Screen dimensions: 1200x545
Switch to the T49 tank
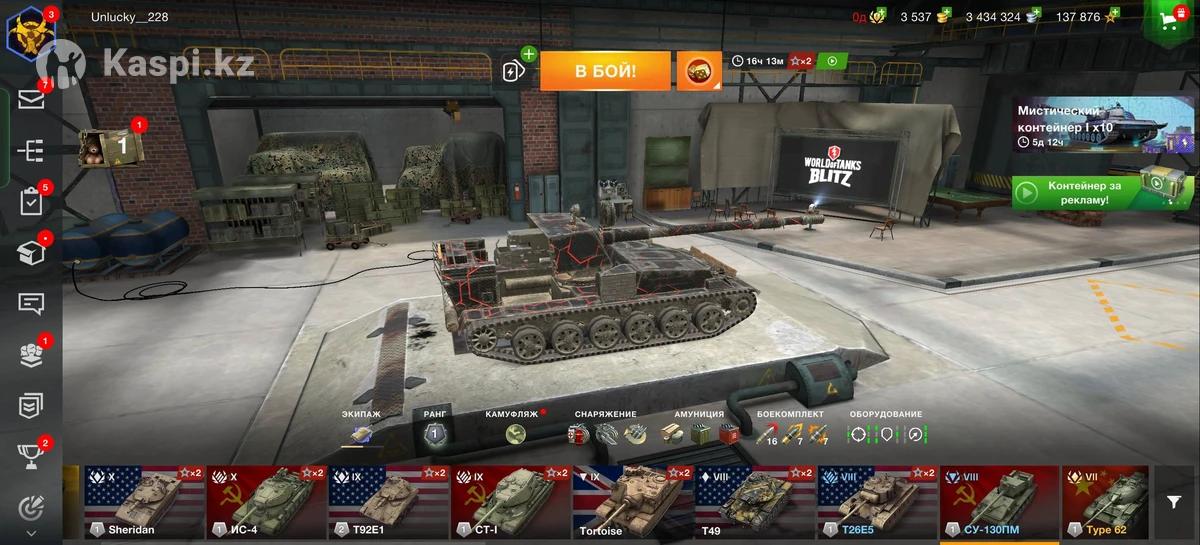pos(755,502)
